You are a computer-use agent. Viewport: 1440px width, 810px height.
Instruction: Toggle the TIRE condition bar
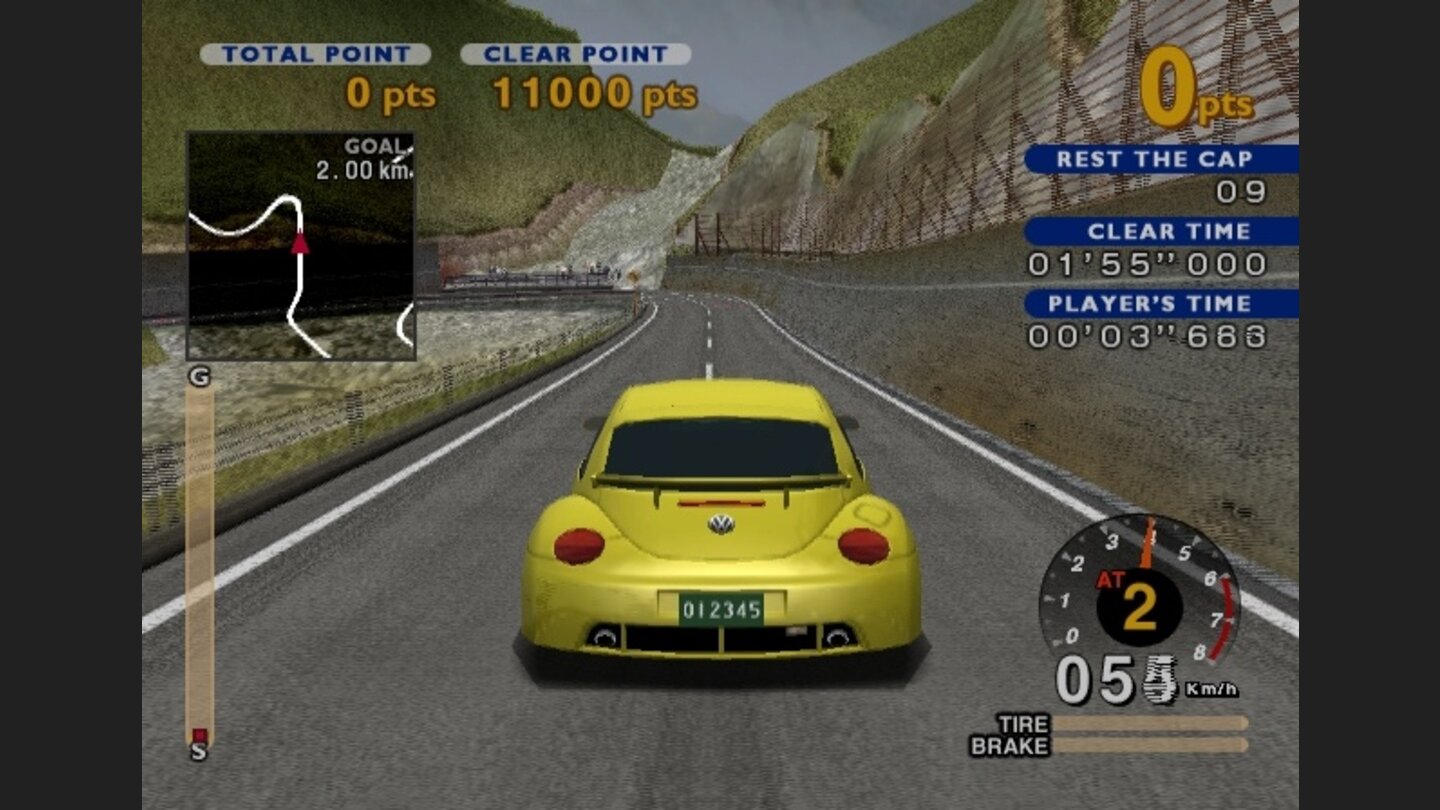pyautogui.click(x=1150, y=722)
